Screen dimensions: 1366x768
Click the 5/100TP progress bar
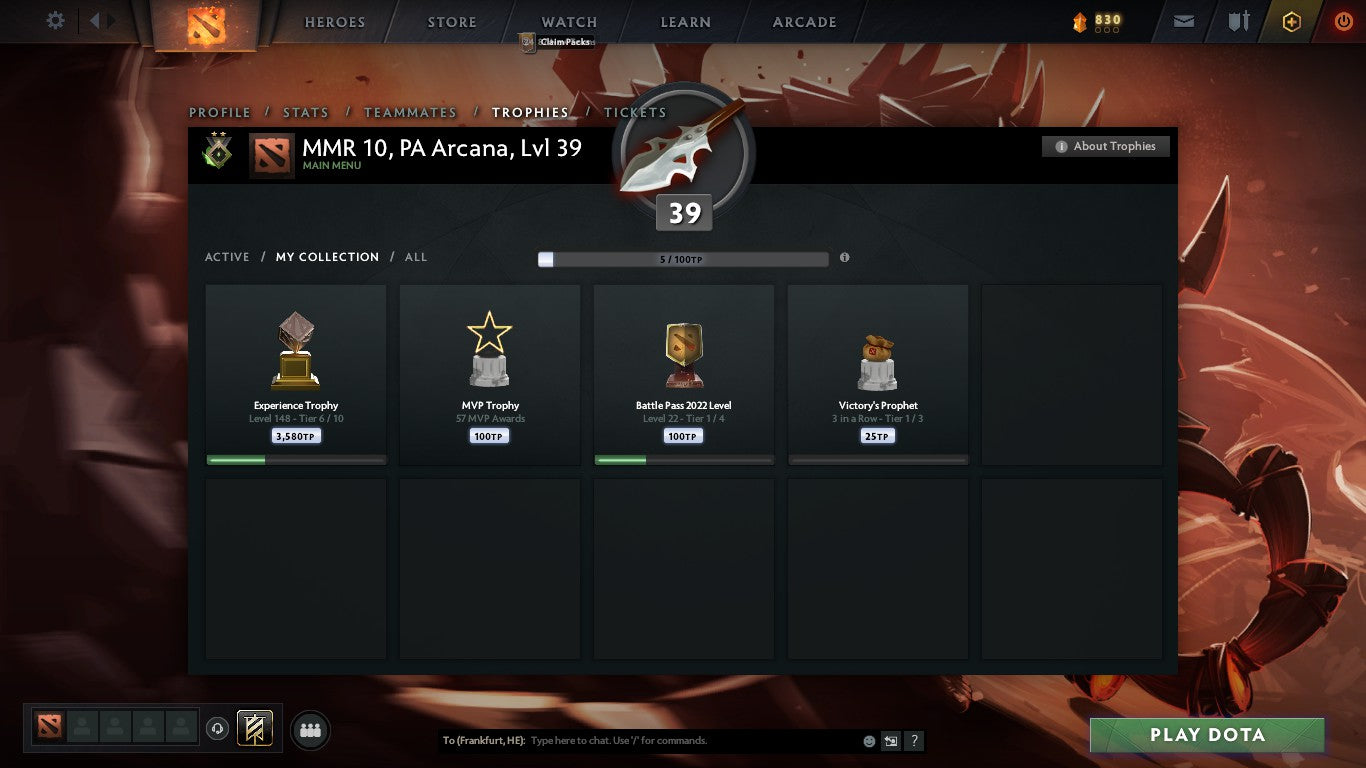(683, 258)
